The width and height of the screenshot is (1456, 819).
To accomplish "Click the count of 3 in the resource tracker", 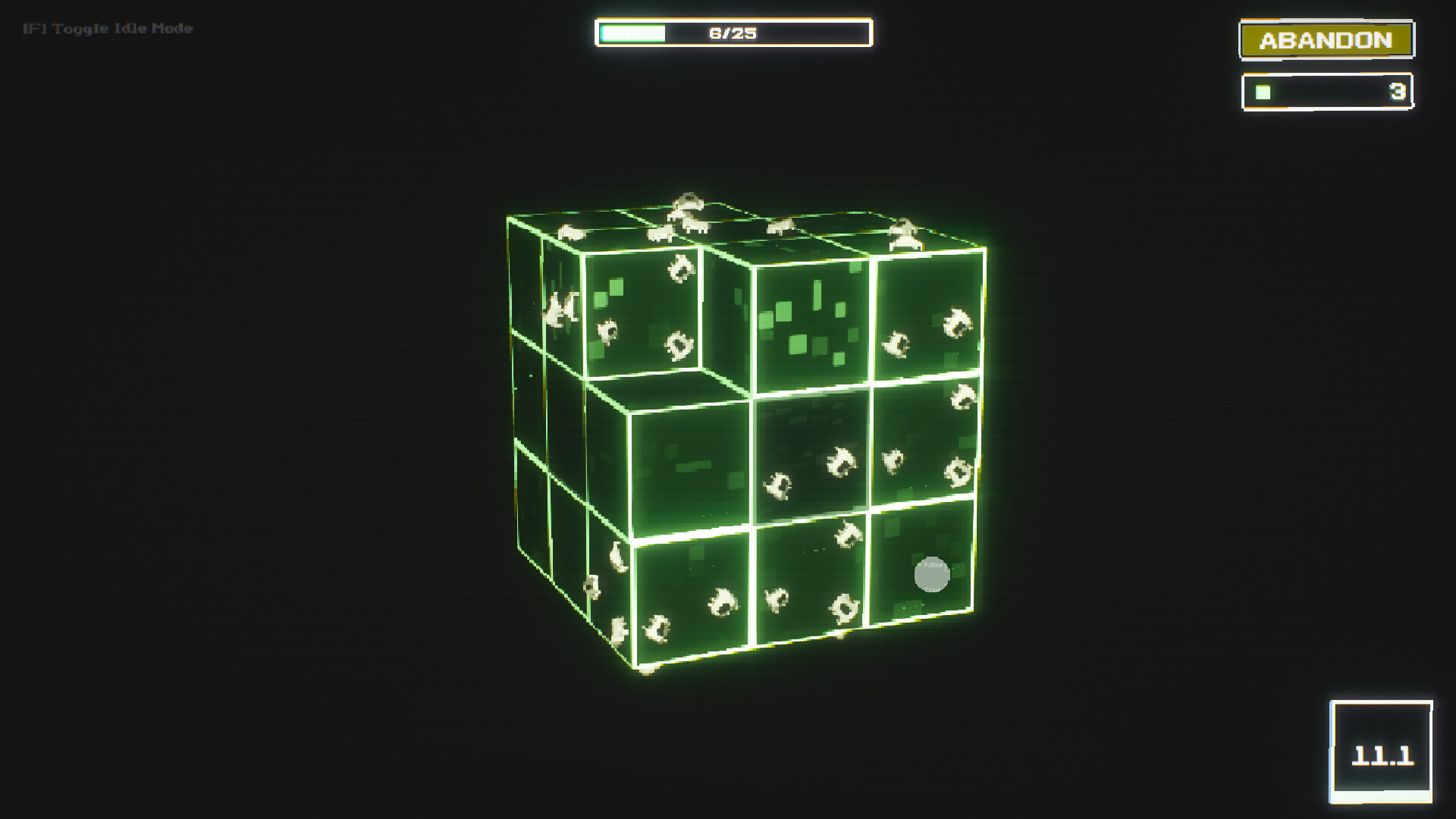I will 1398,93.
